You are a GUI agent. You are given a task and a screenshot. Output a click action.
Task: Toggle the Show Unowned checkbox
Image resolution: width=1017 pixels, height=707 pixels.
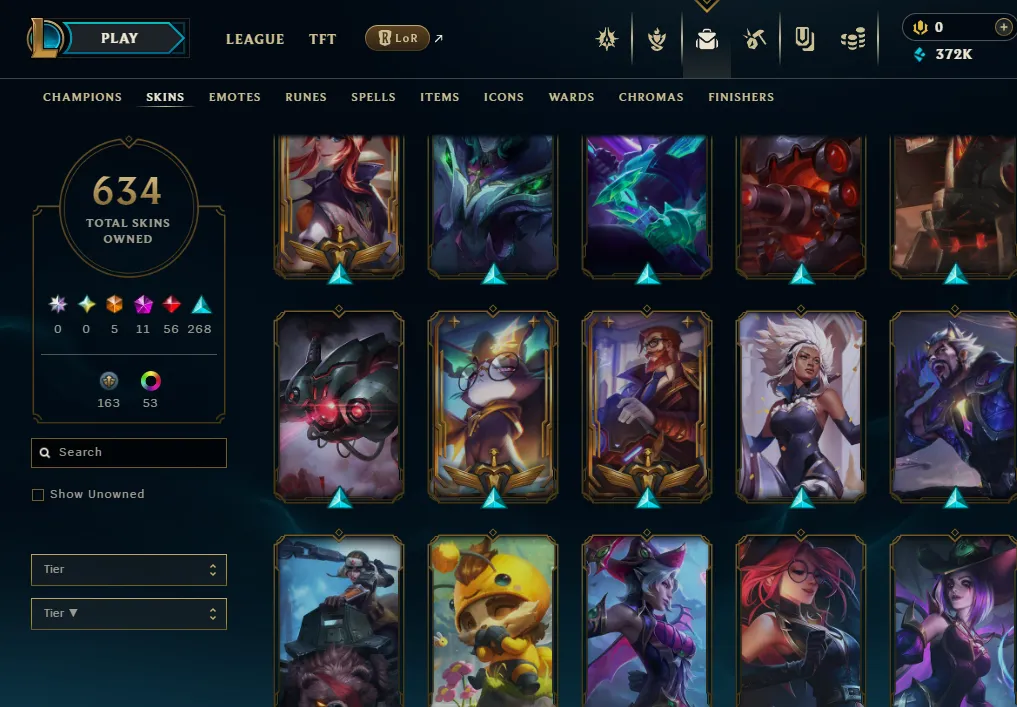38,494
